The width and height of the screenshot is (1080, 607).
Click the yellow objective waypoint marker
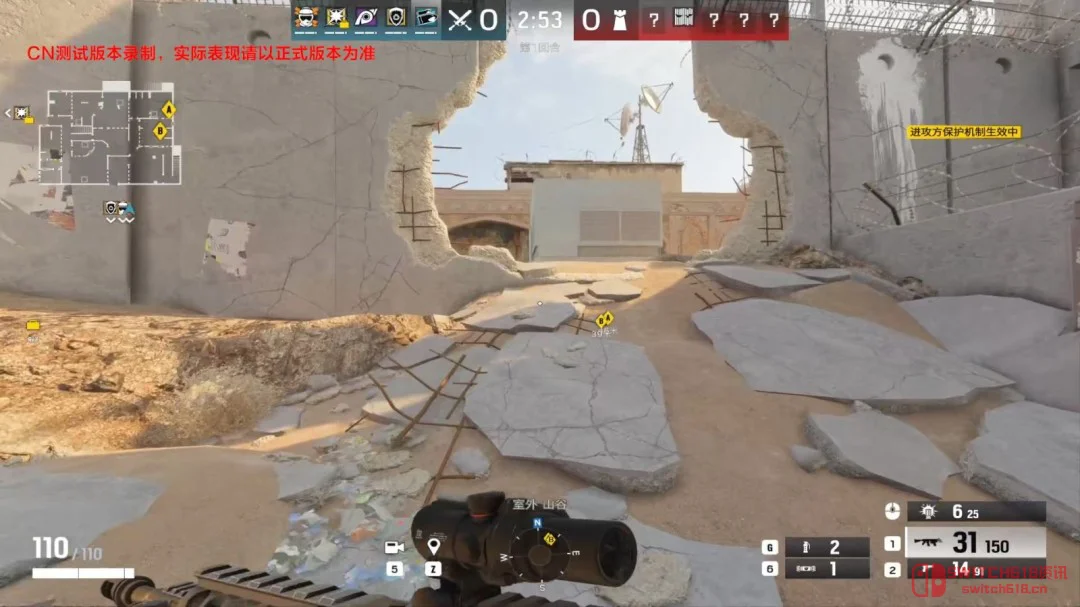pyautogui.click(x=603, y=321)
